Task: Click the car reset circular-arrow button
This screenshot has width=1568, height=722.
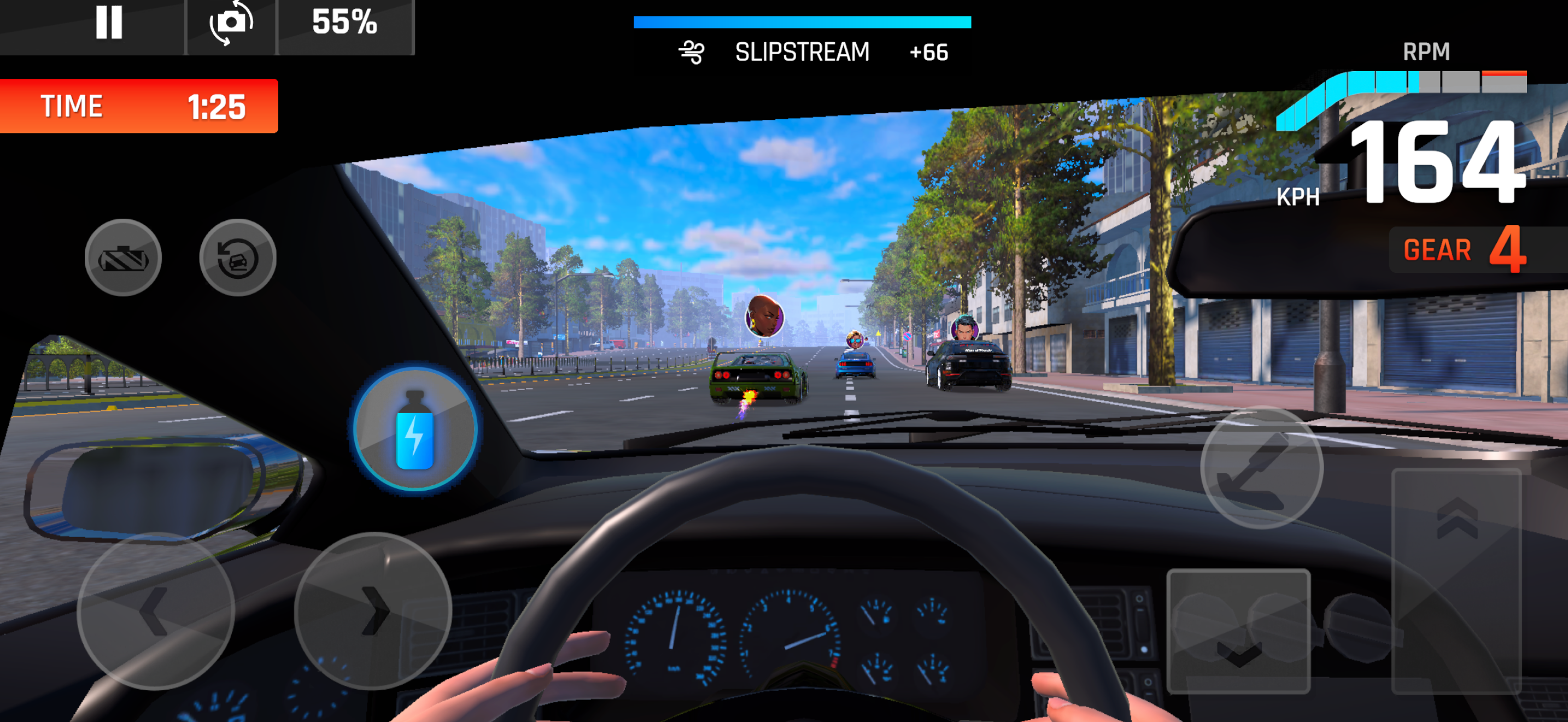Action: click(237, 258)
